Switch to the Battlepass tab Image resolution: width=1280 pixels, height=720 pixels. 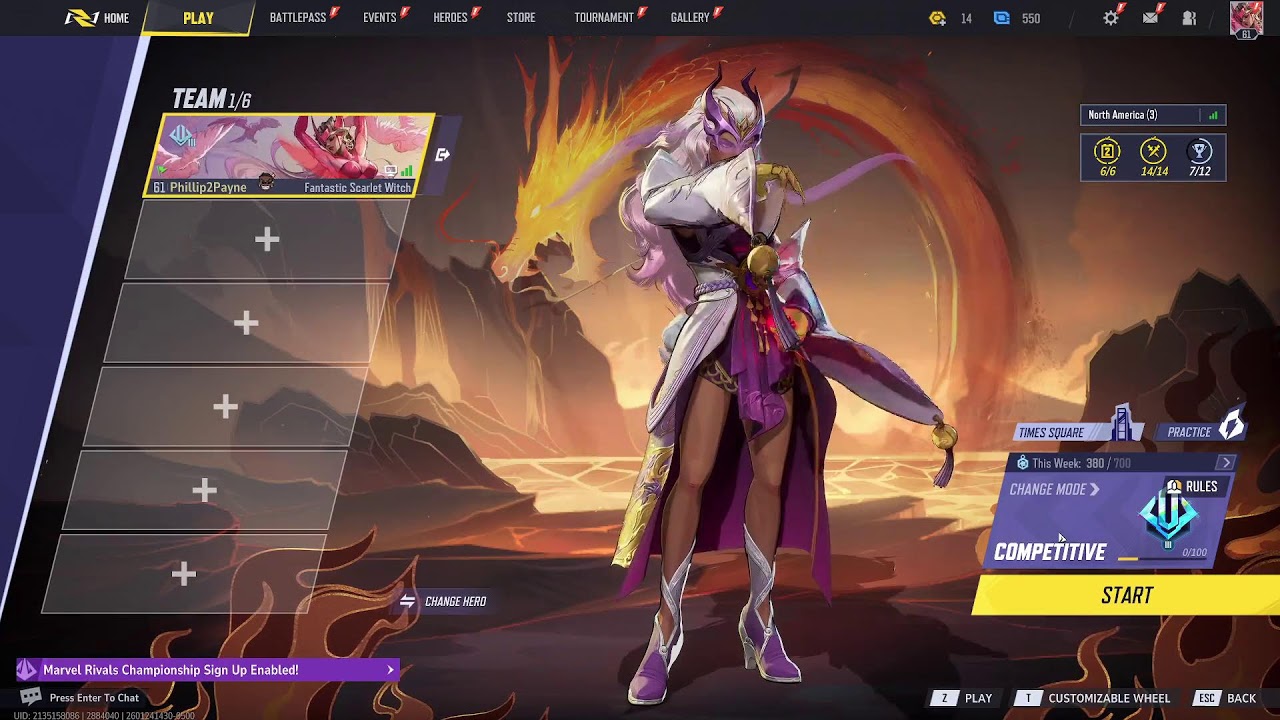(x=298, y=18)
